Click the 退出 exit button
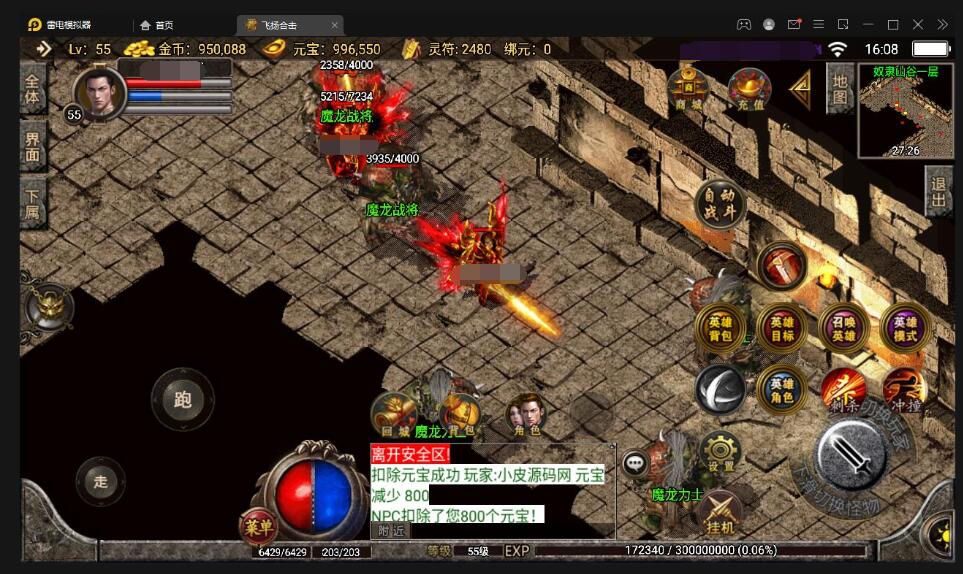 point(938,190)
